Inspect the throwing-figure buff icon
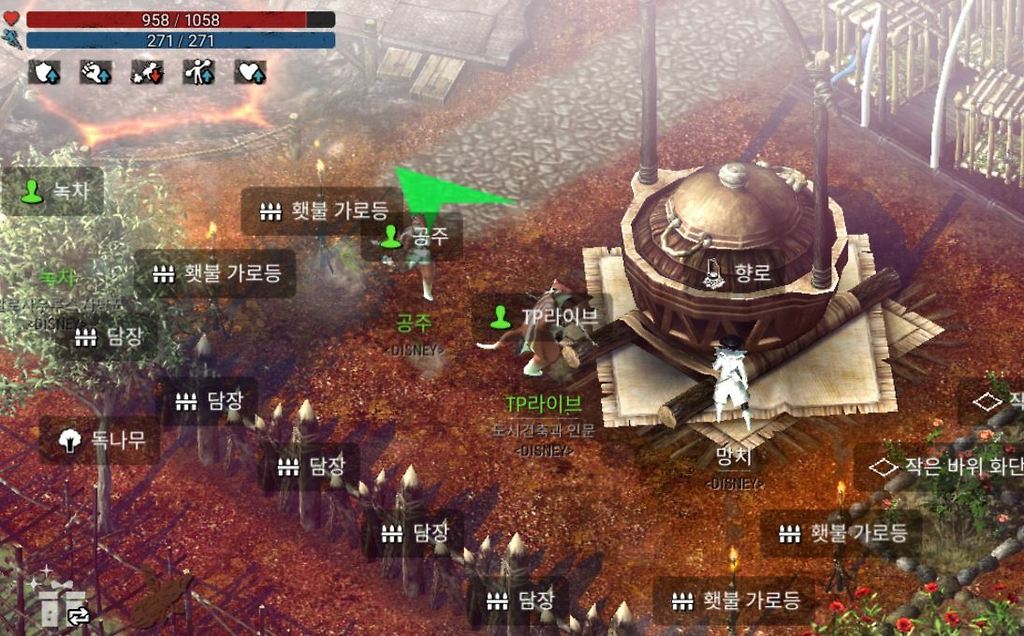This screenshot has height=636, width=1024. click(x=198, y=71)
